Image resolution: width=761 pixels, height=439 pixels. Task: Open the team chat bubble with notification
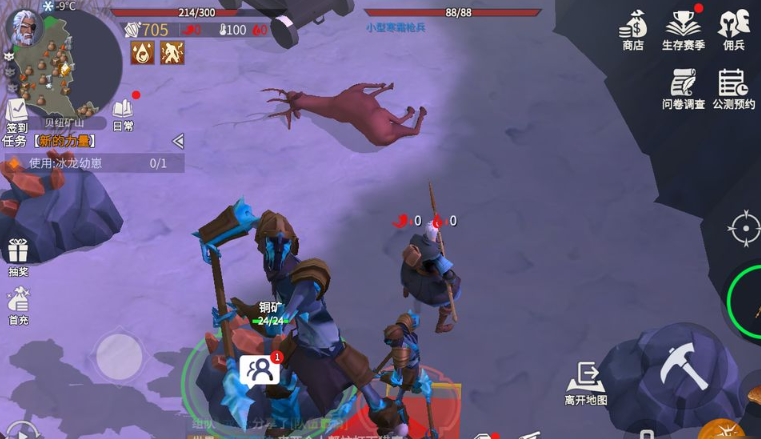(x=260, y=370)
